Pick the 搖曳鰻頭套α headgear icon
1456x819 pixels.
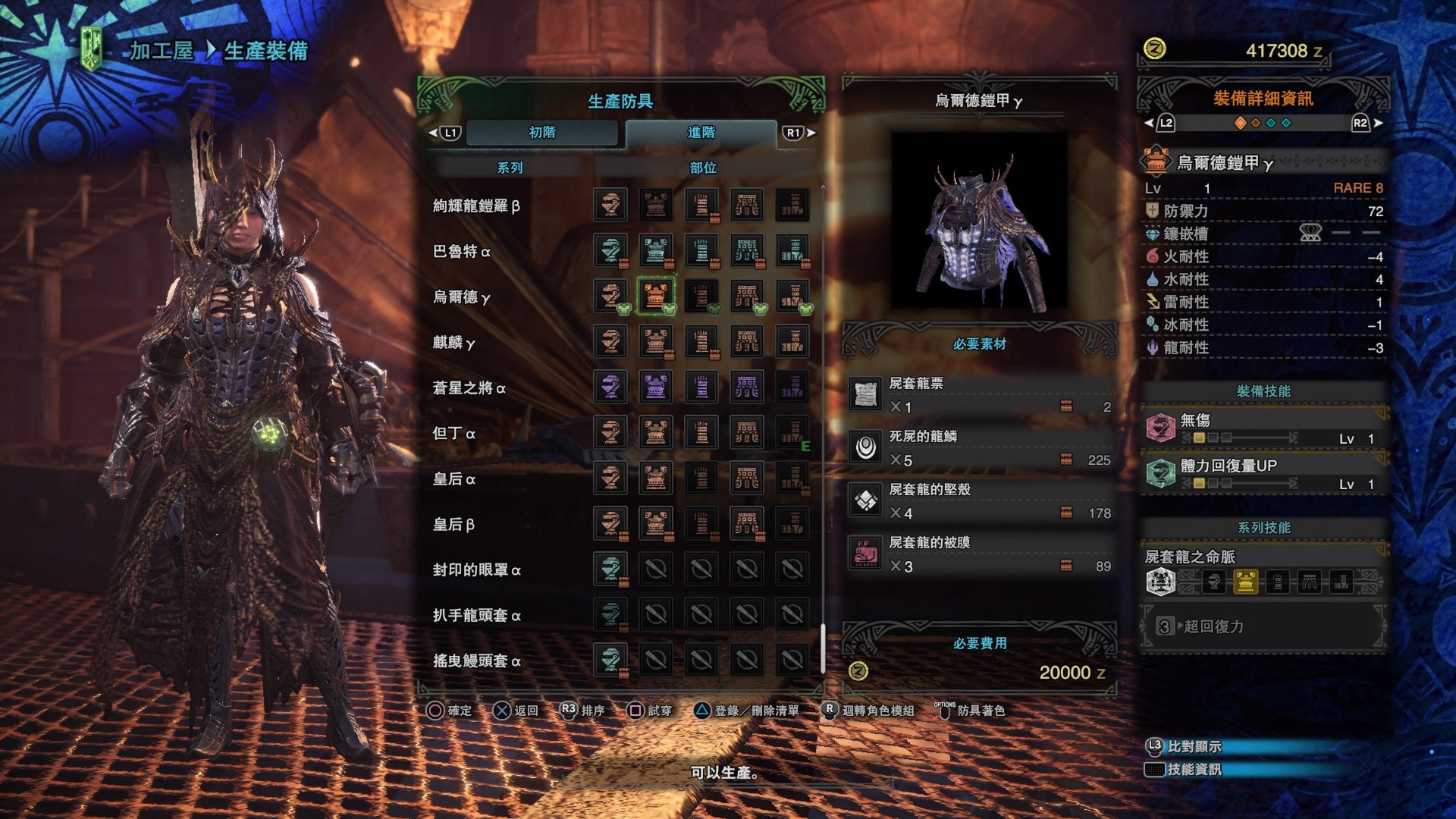click(x=610, y=661)
